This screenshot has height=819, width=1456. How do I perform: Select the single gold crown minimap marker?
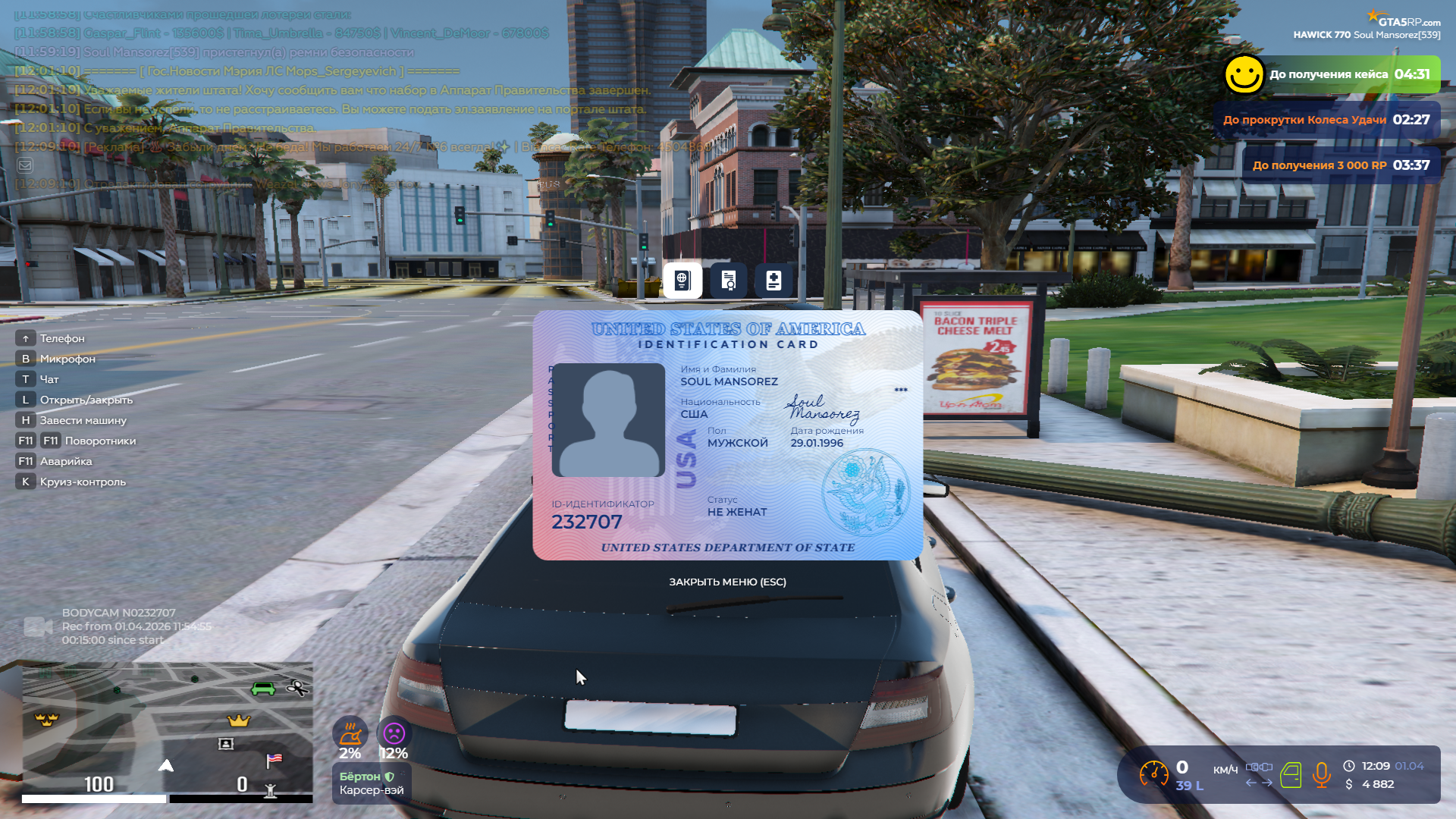pyautogui.click(x=239, y=720)
